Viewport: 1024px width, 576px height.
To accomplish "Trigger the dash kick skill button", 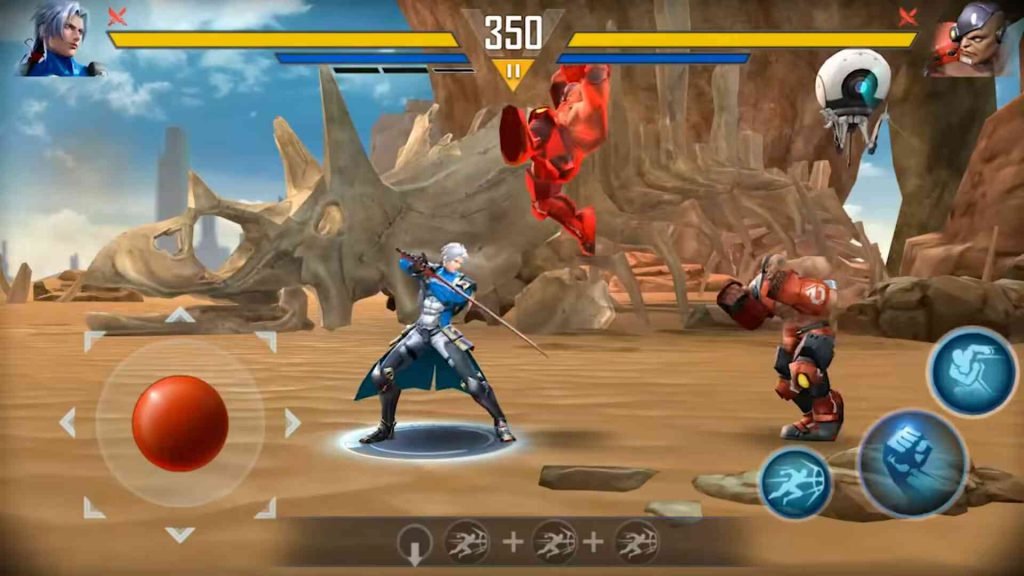I will pyautogui.click(x=796, y=483).
